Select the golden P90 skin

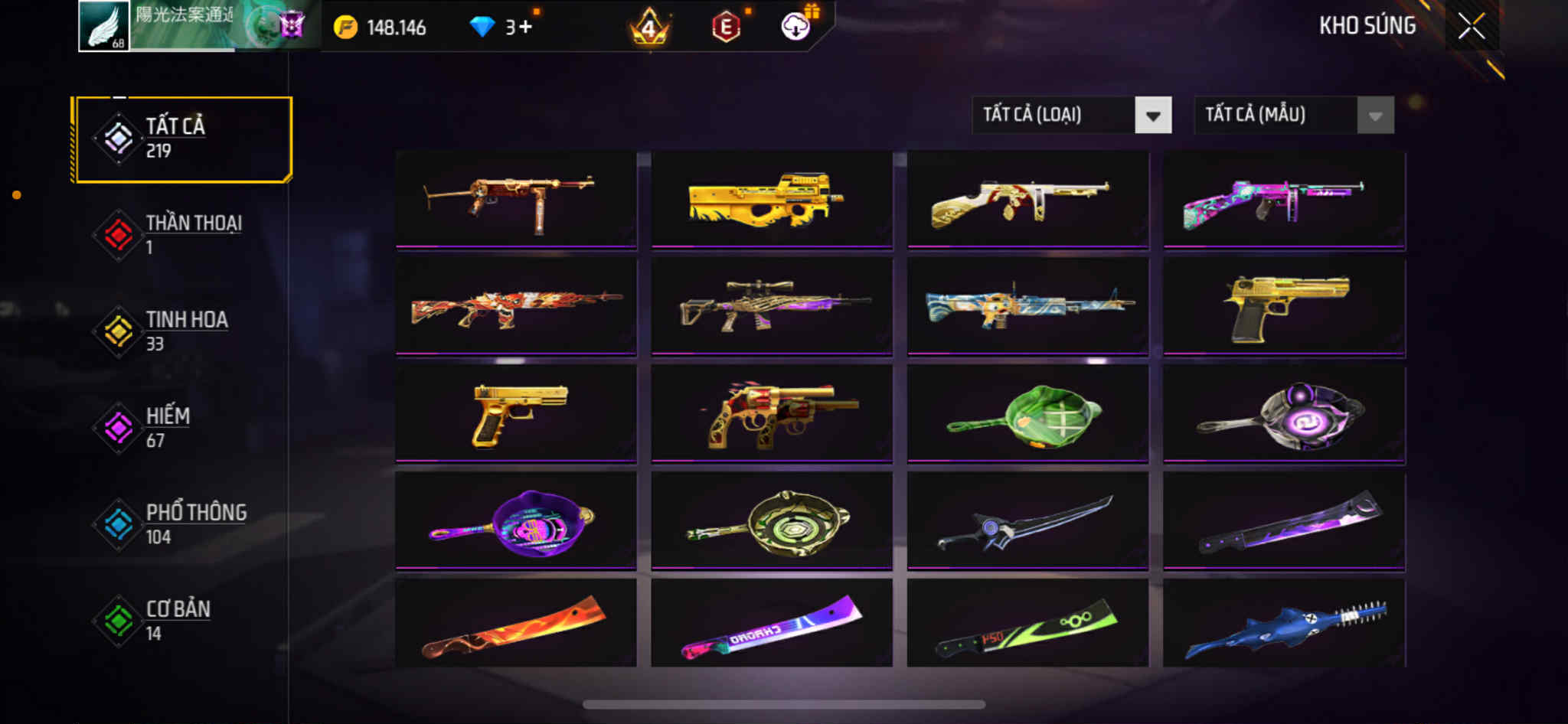tap(772, 201)
